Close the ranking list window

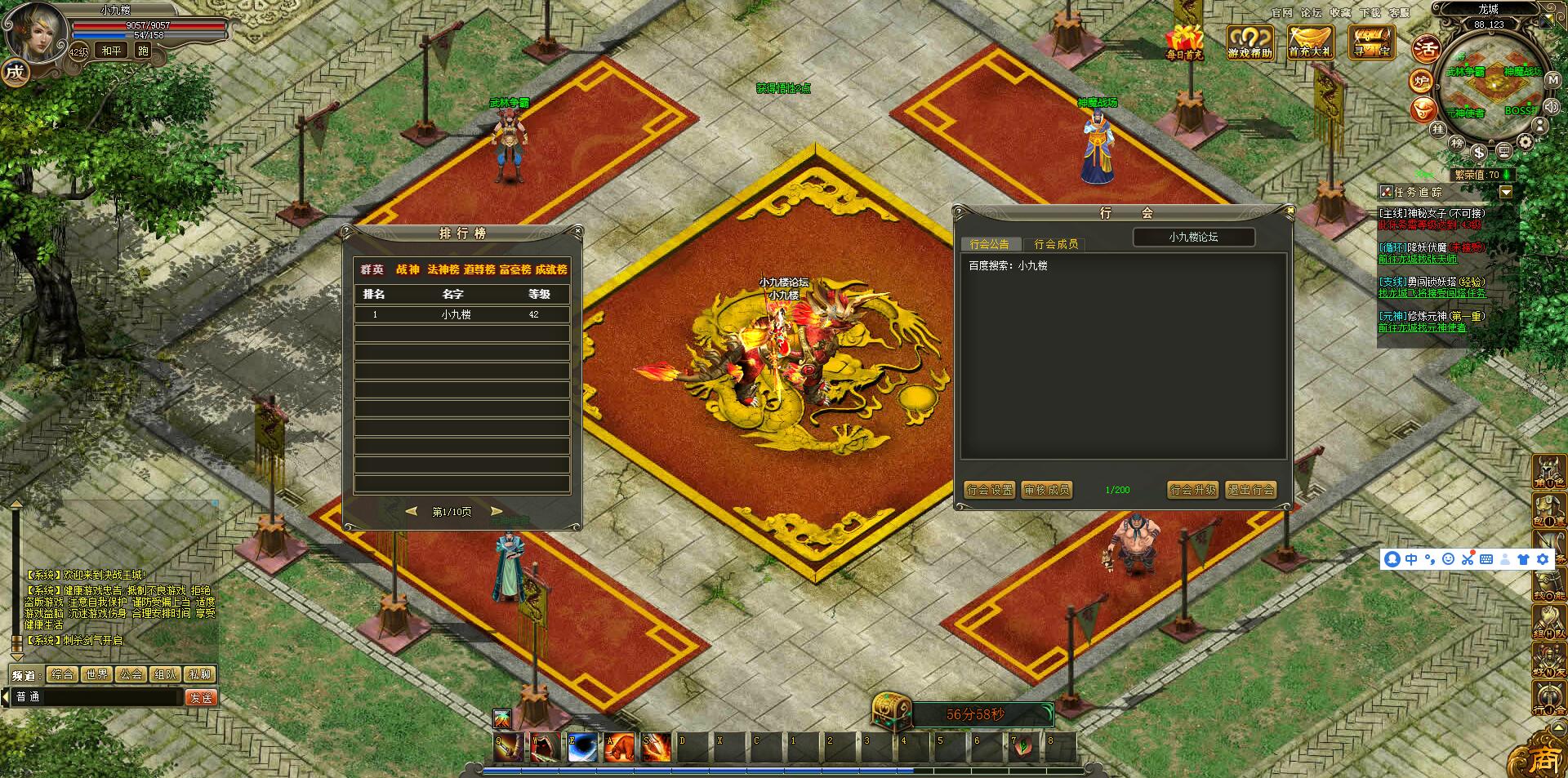click(x=577, y=232)
